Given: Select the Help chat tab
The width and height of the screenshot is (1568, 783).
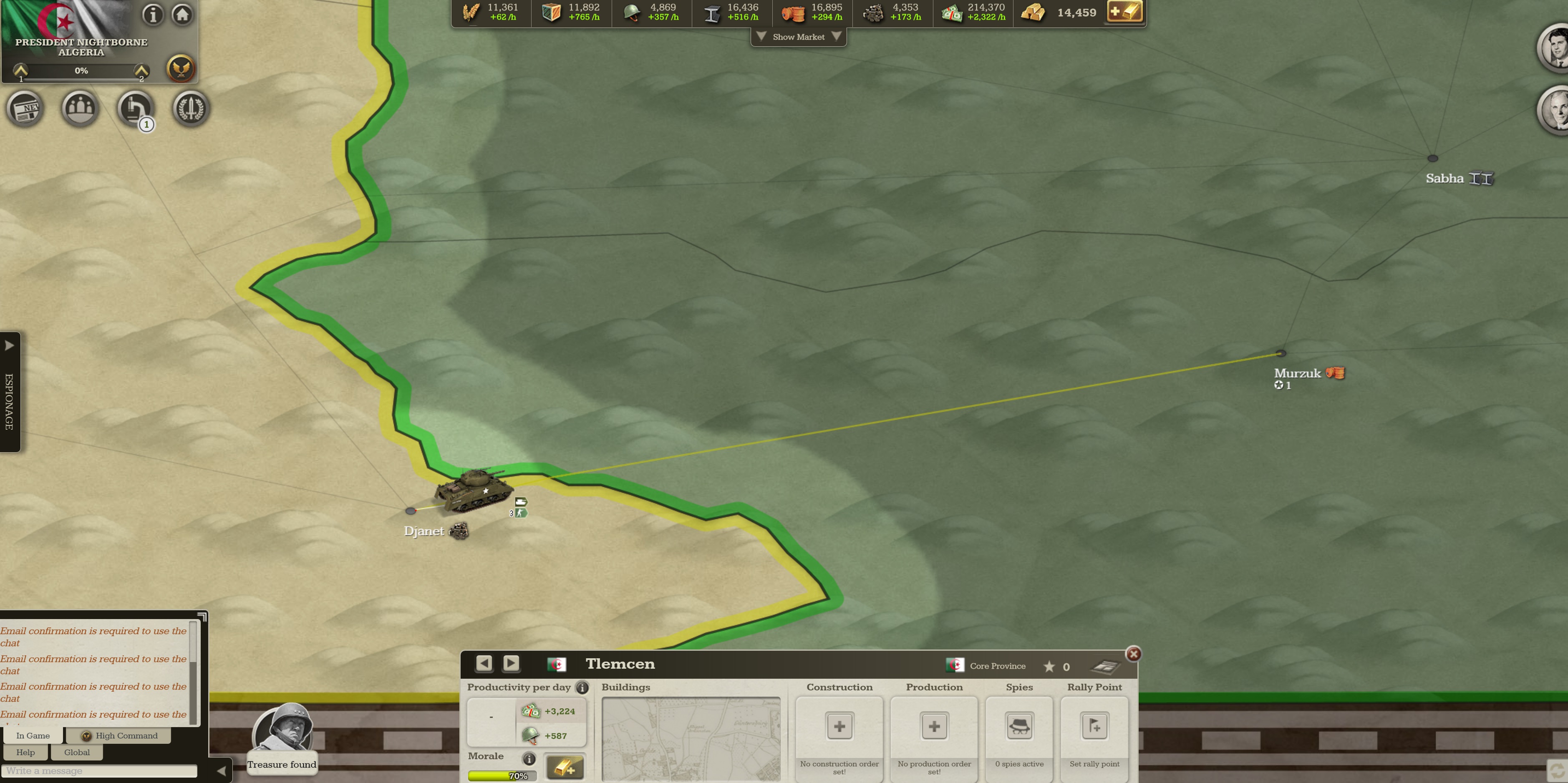Looking at the screenshot, I should click(x=25, y=753).
